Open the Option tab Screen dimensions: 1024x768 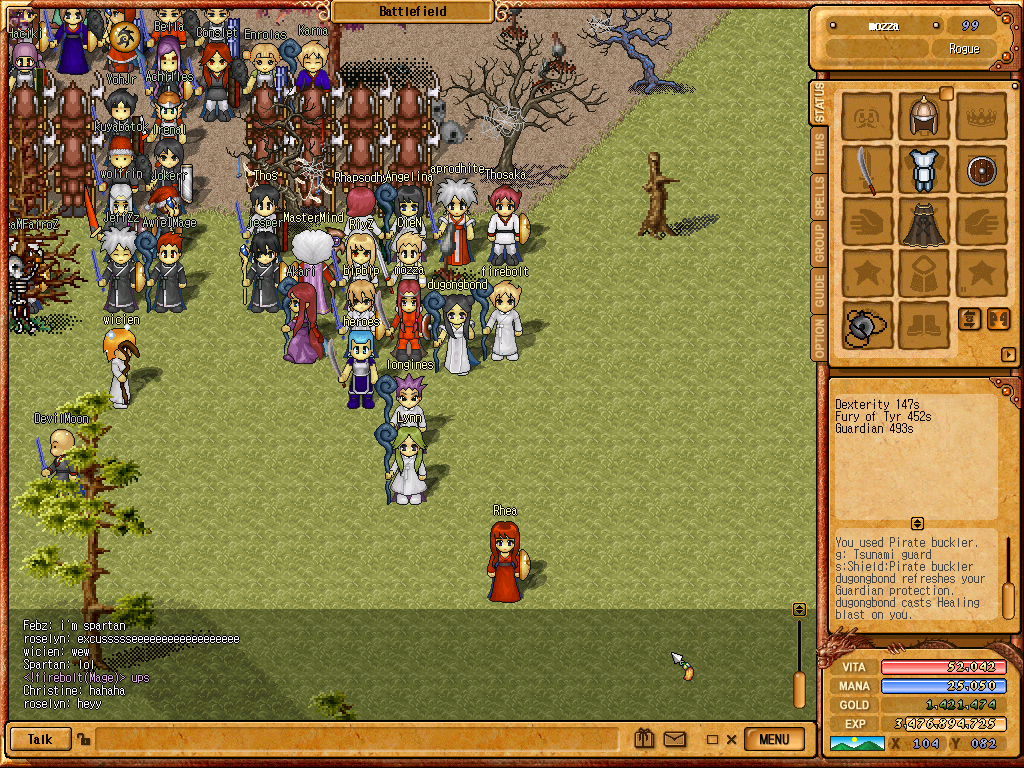pos(820,338)
